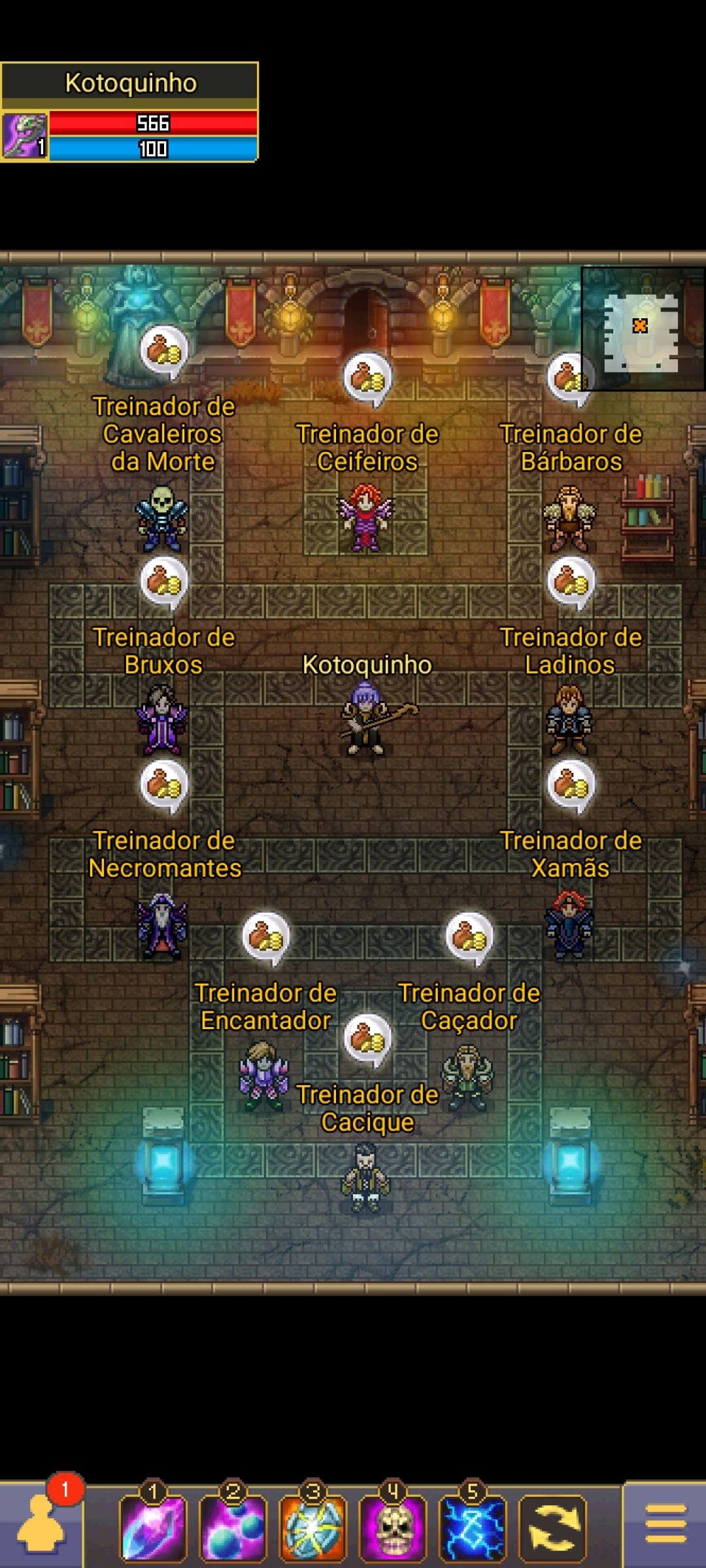
Task: Open shop bubble above Treinador de Necromantes
Action: pos(163,784)
